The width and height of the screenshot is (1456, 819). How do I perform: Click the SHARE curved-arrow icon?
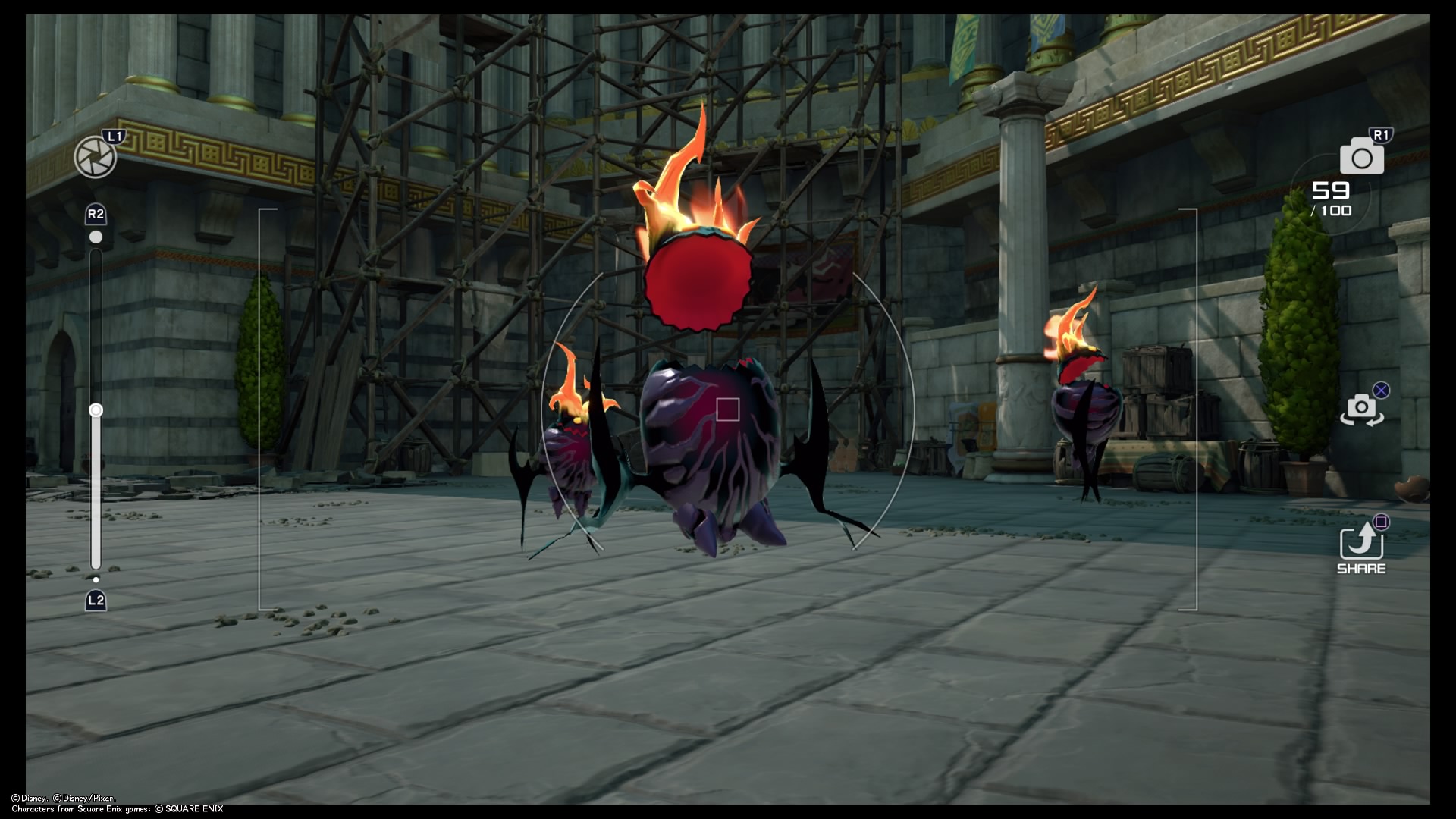(x=1361, y=542)
